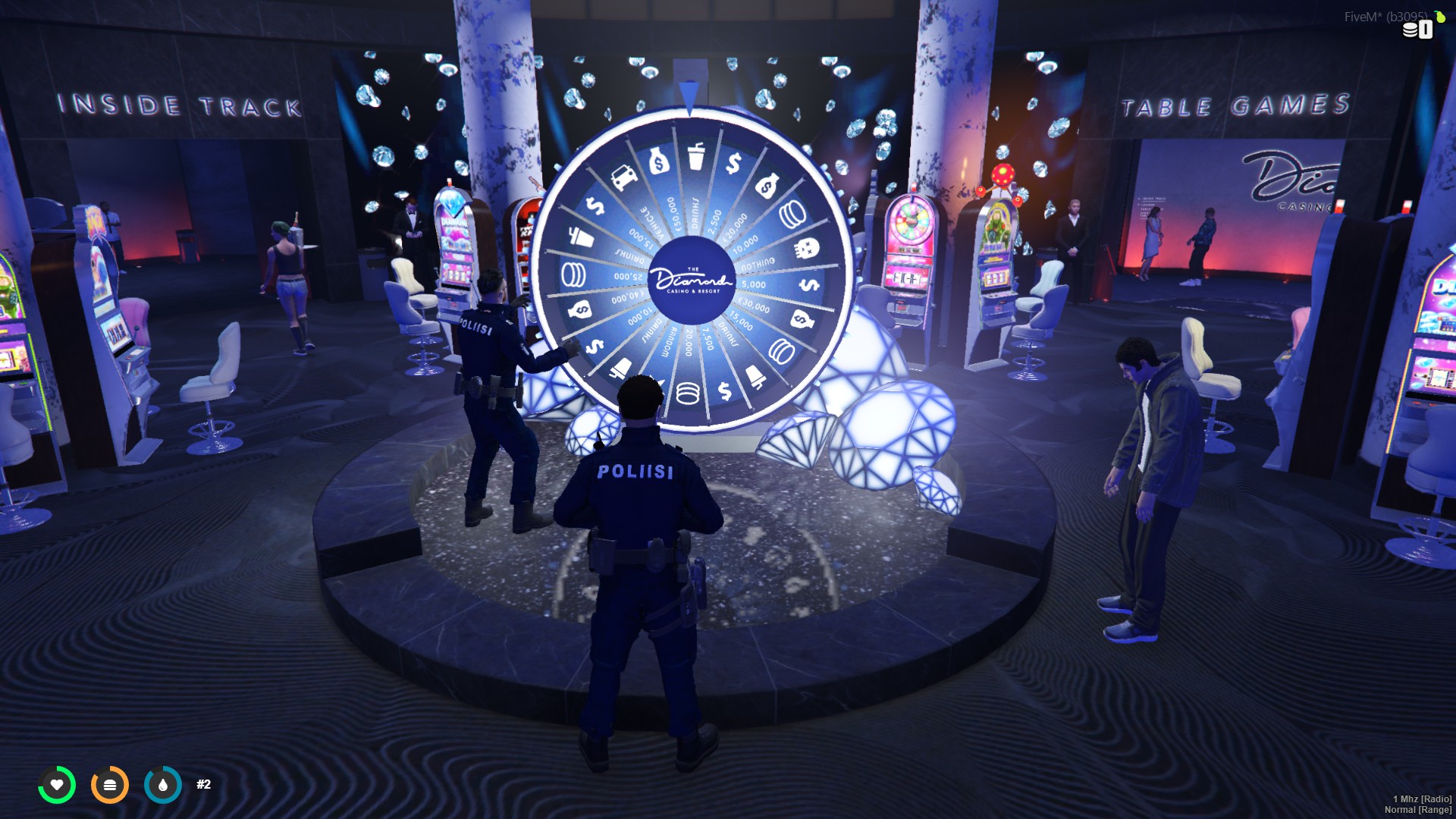
Task: Select the burger hunger status icon
Action: tap(110, 785)
